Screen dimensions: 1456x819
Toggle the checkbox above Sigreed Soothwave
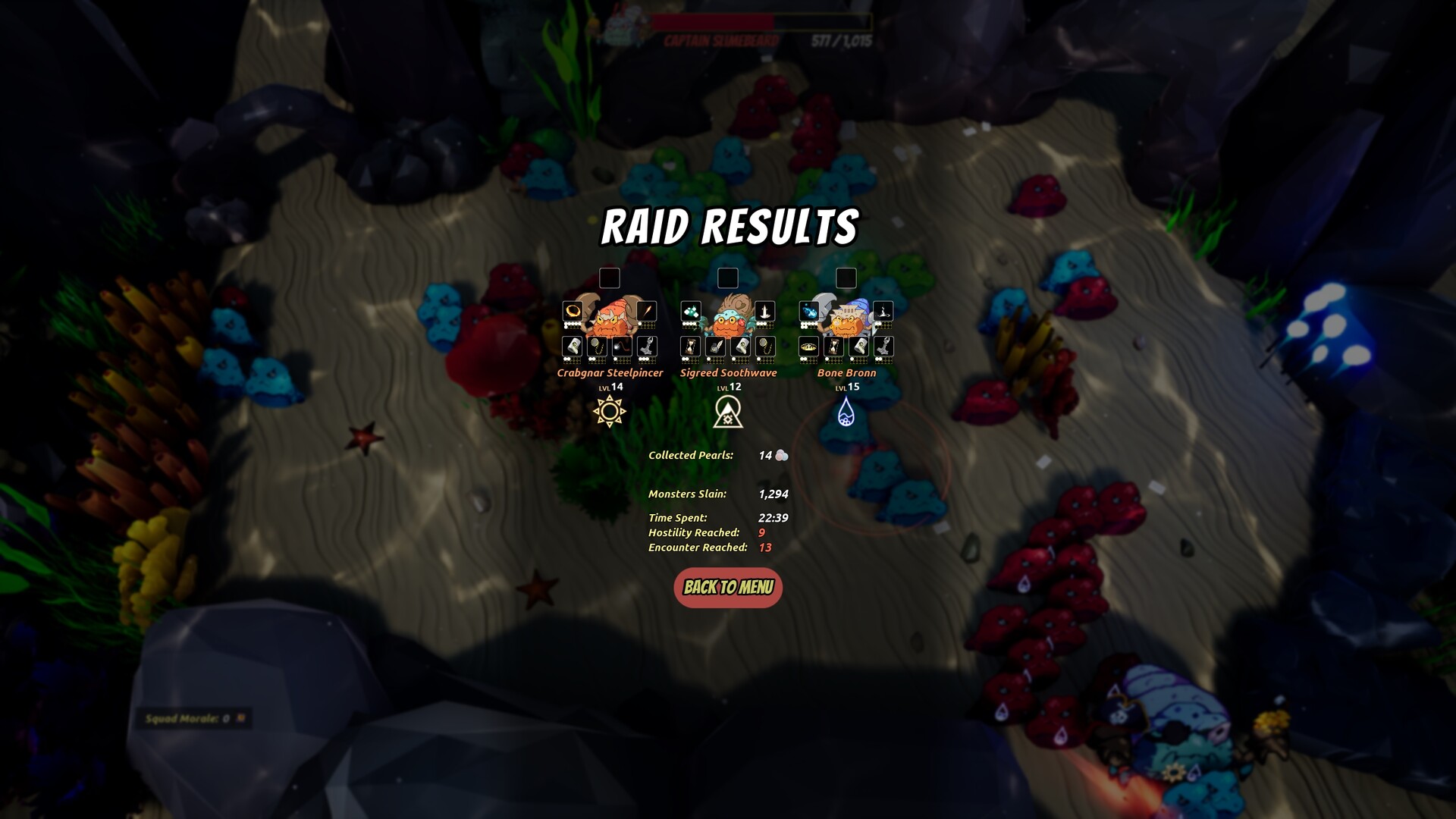coord(729,279)
